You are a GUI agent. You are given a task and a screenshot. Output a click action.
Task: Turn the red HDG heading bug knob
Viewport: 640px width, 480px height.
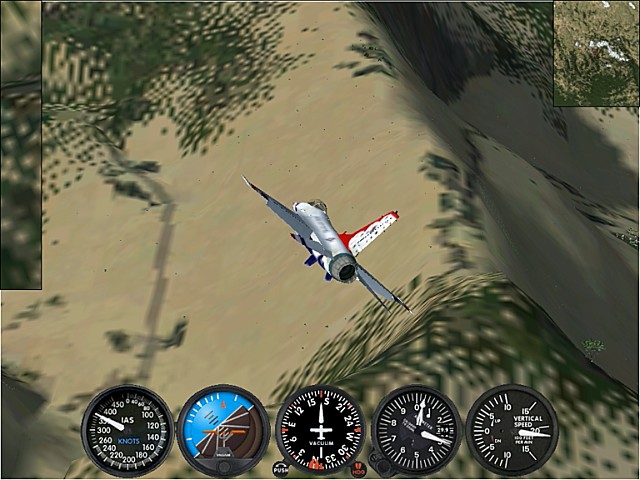point(359,469)
